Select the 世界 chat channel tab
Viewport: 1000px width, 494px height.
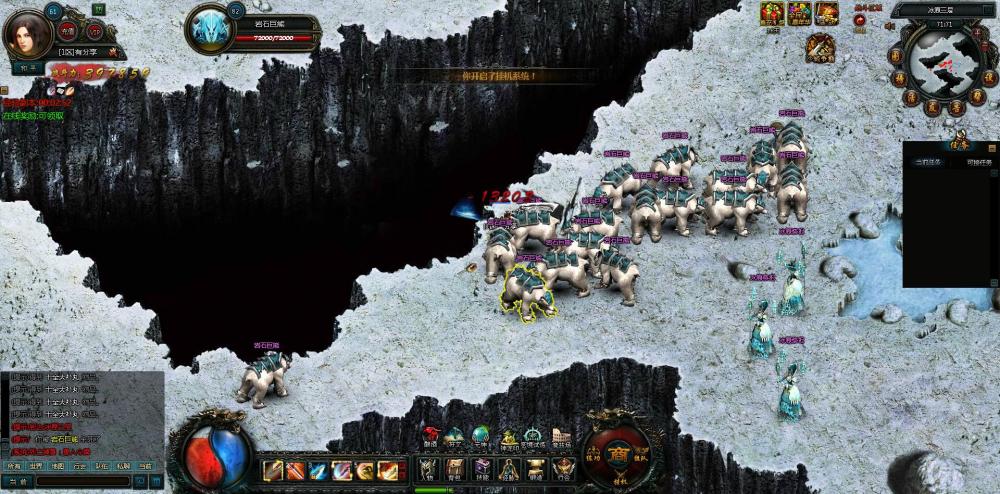coord(35,466)
